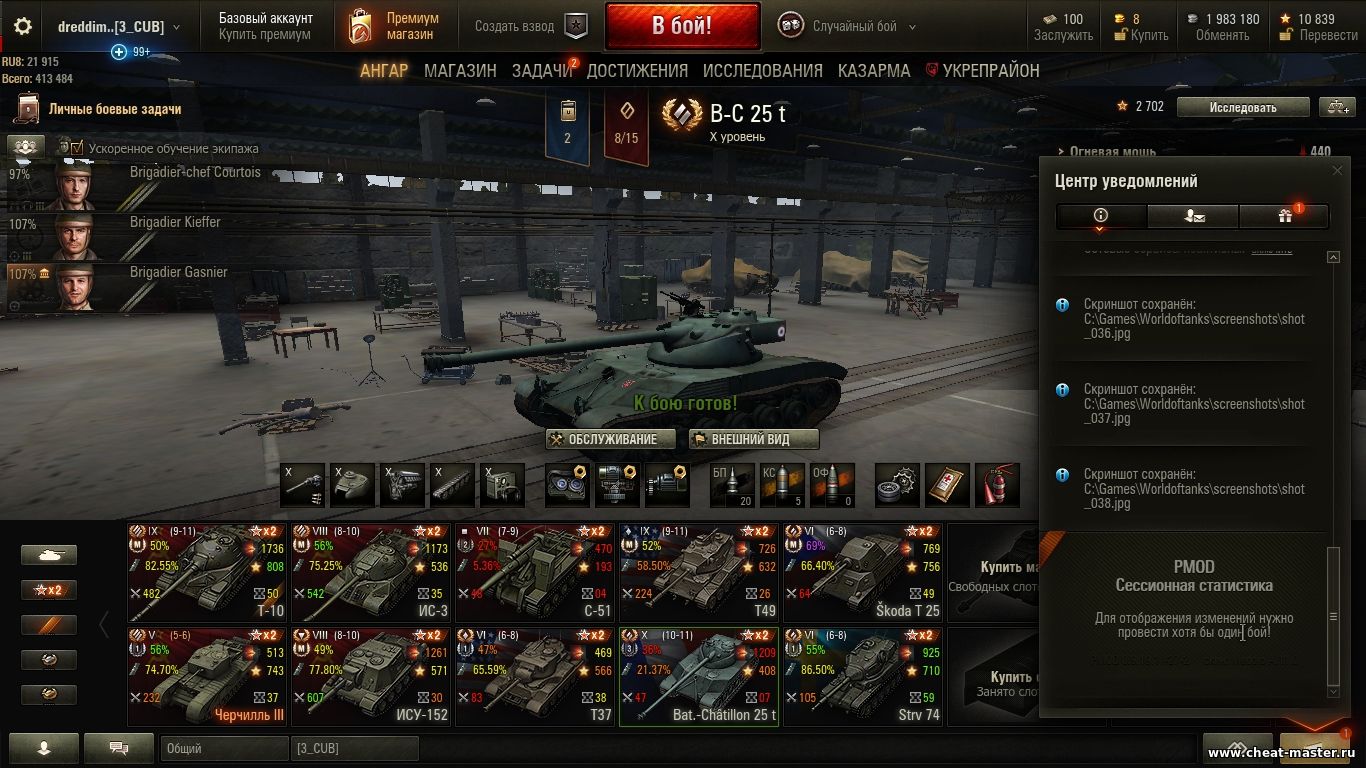Open the УКРЕПРАЙОН tab
Screen dimensions: 1366x768
click(x=990, y=71)
